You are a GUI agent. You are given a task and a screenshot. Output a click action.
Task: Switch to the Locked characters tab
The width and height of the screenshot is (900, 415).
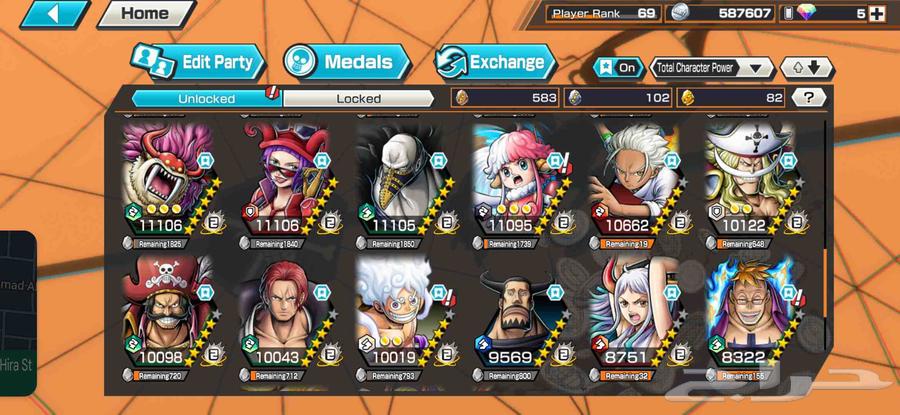(358, 98)
